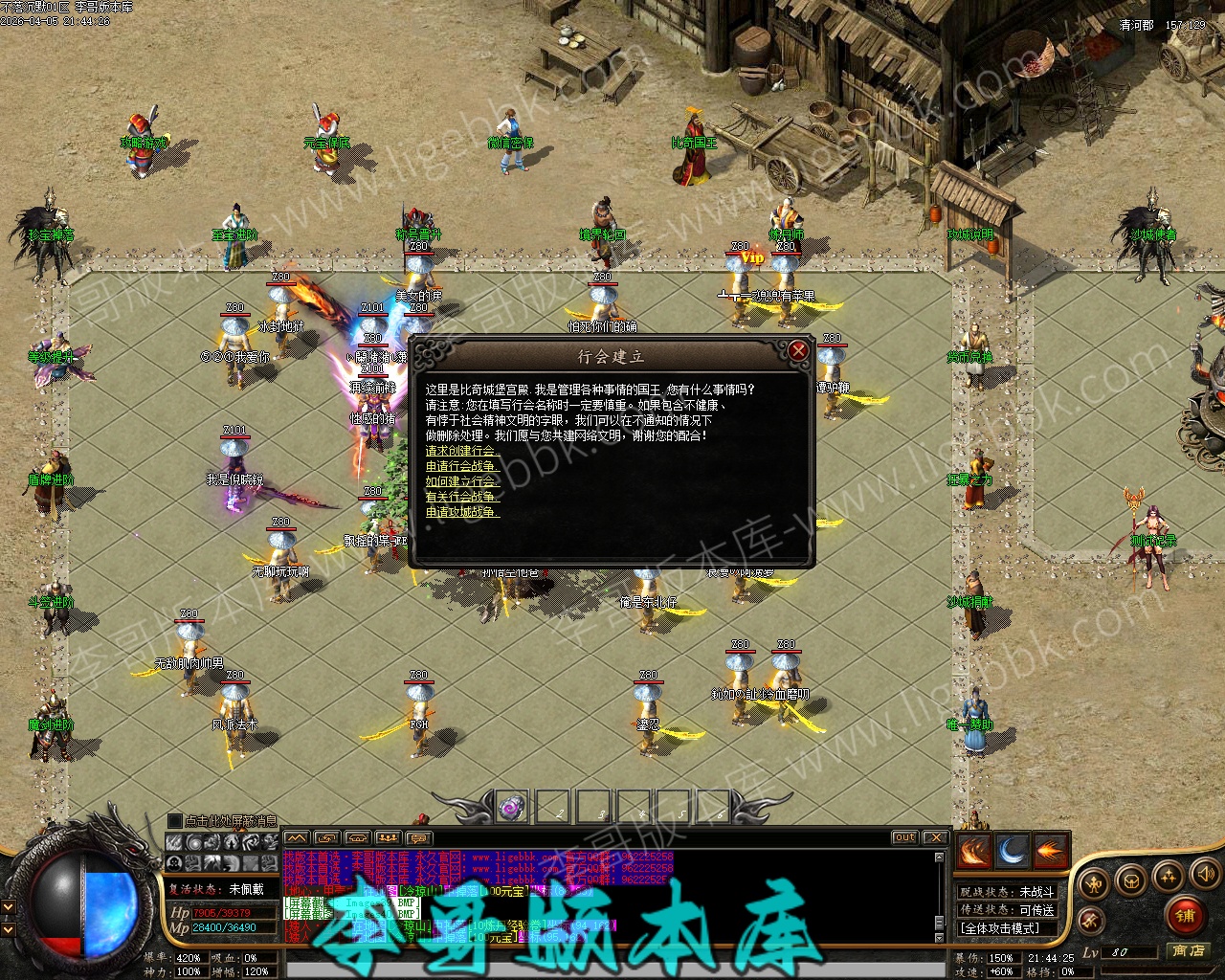Open the 如何建立行会 help link
Image resolution: width=1225 pixels, height=980 pixels.
point(462,481)
